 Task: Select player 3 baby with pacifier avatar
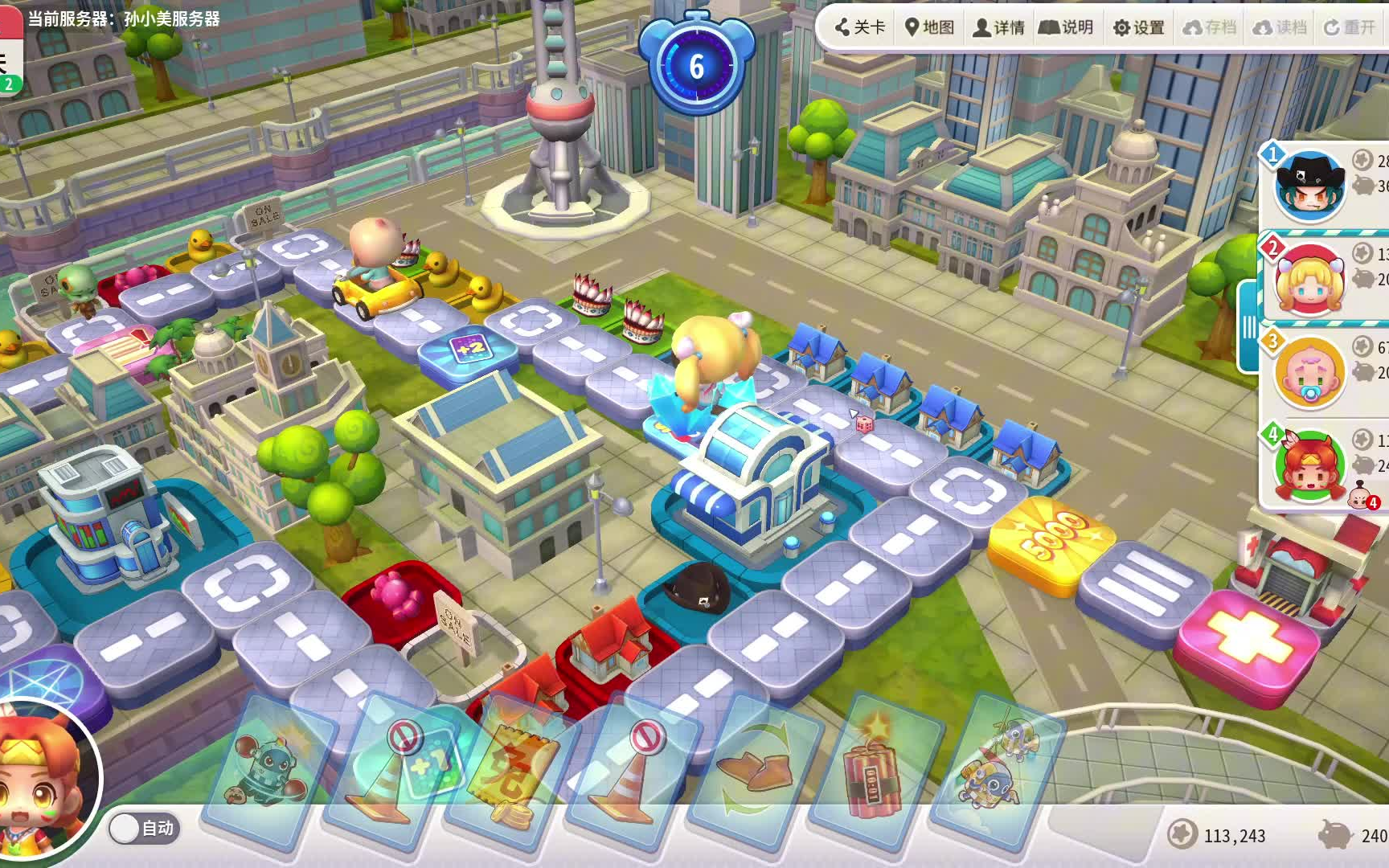(1309, 373)
